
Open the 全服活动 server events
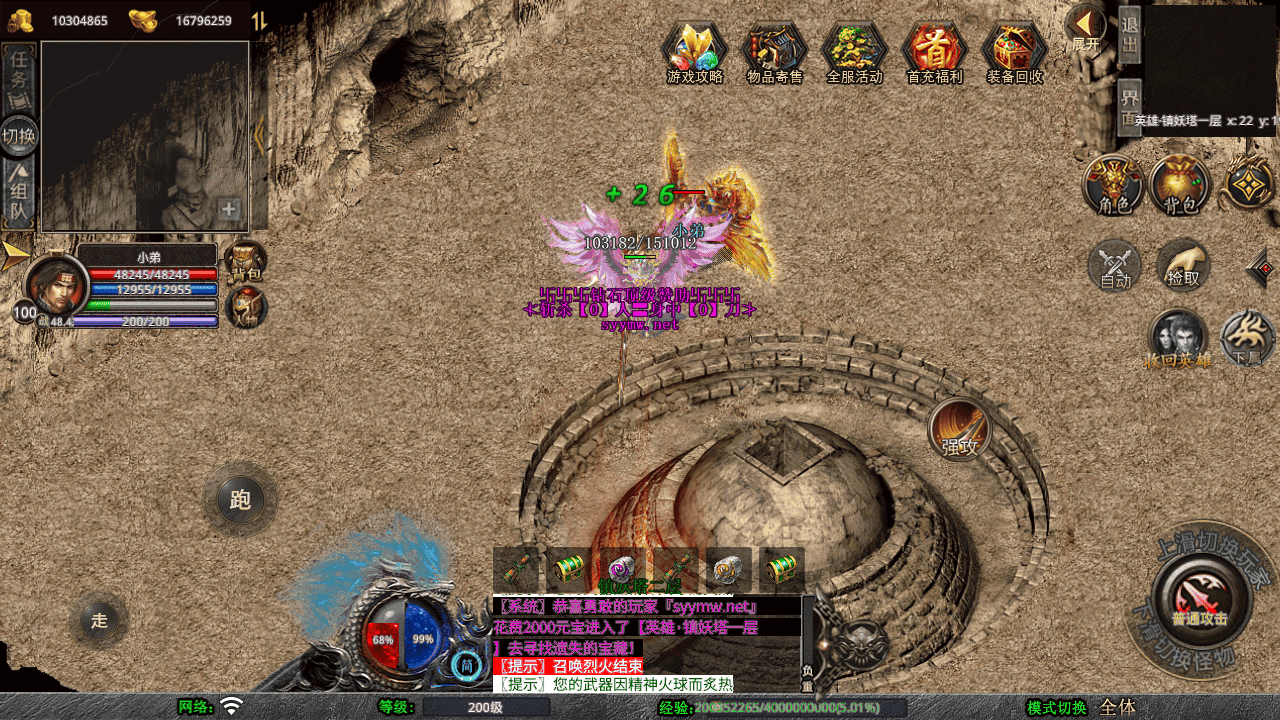pos(854,50)
